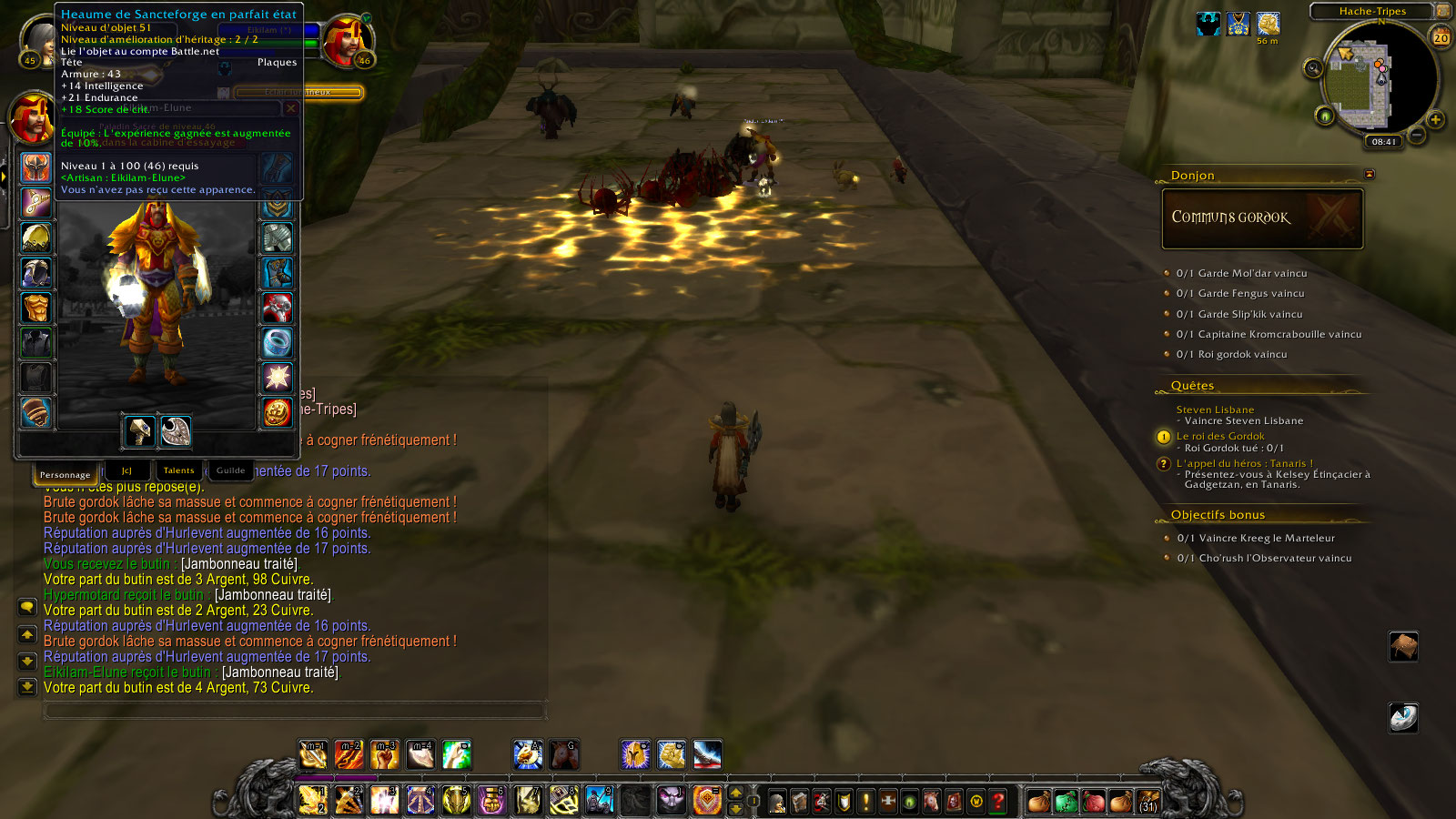Select the red and white boots slot
Image resolution: width=1456 pixels, height=819 pixels.
(x=277, y=308)
